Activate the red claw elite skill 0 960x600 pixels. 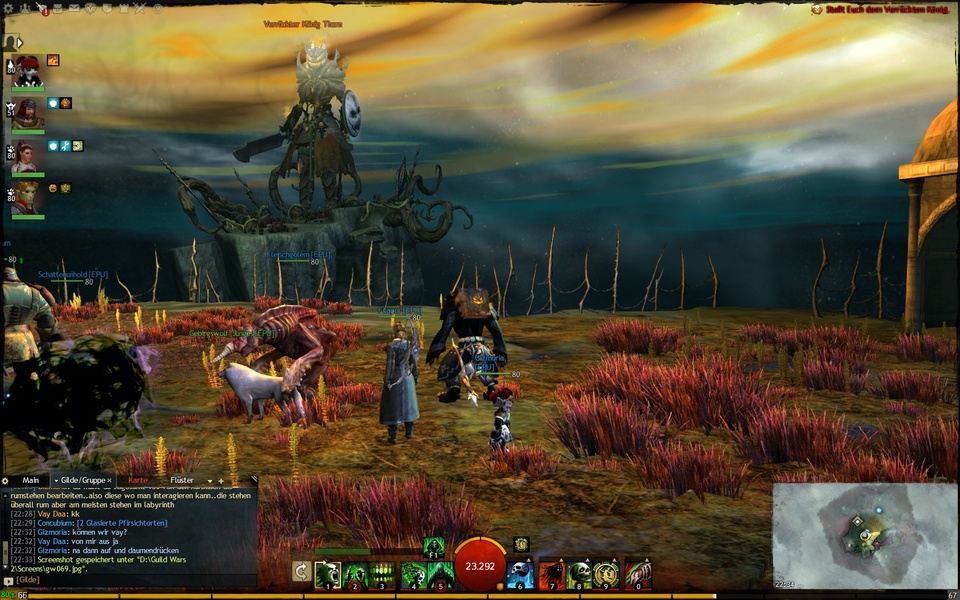[x=638, y=574]
